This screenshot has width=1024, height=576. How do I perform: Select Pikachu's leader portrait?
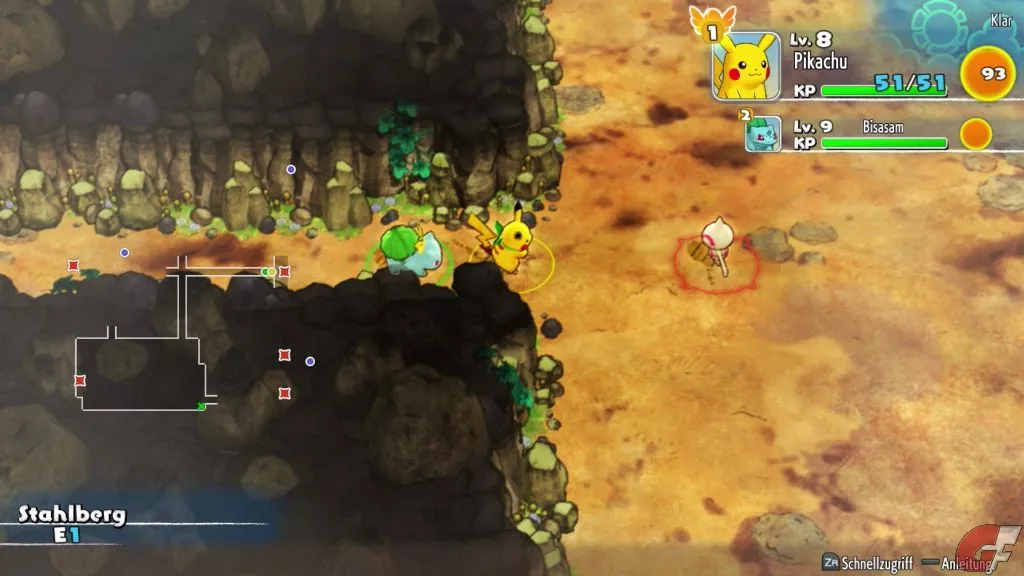pos(745,66)
